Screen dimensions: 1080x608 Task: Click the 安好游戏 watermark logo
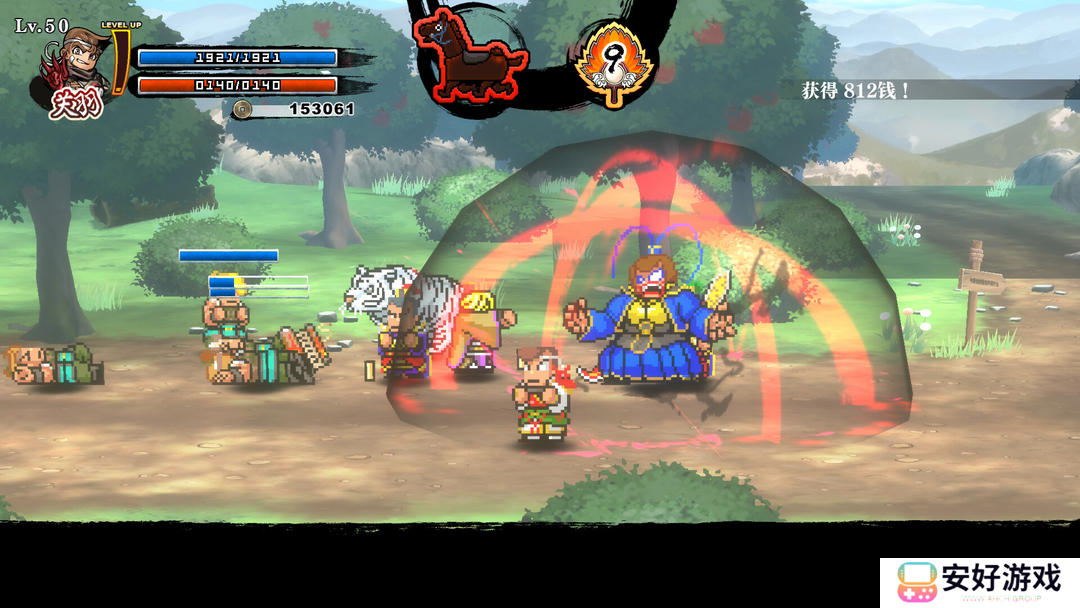pos(979,581)
